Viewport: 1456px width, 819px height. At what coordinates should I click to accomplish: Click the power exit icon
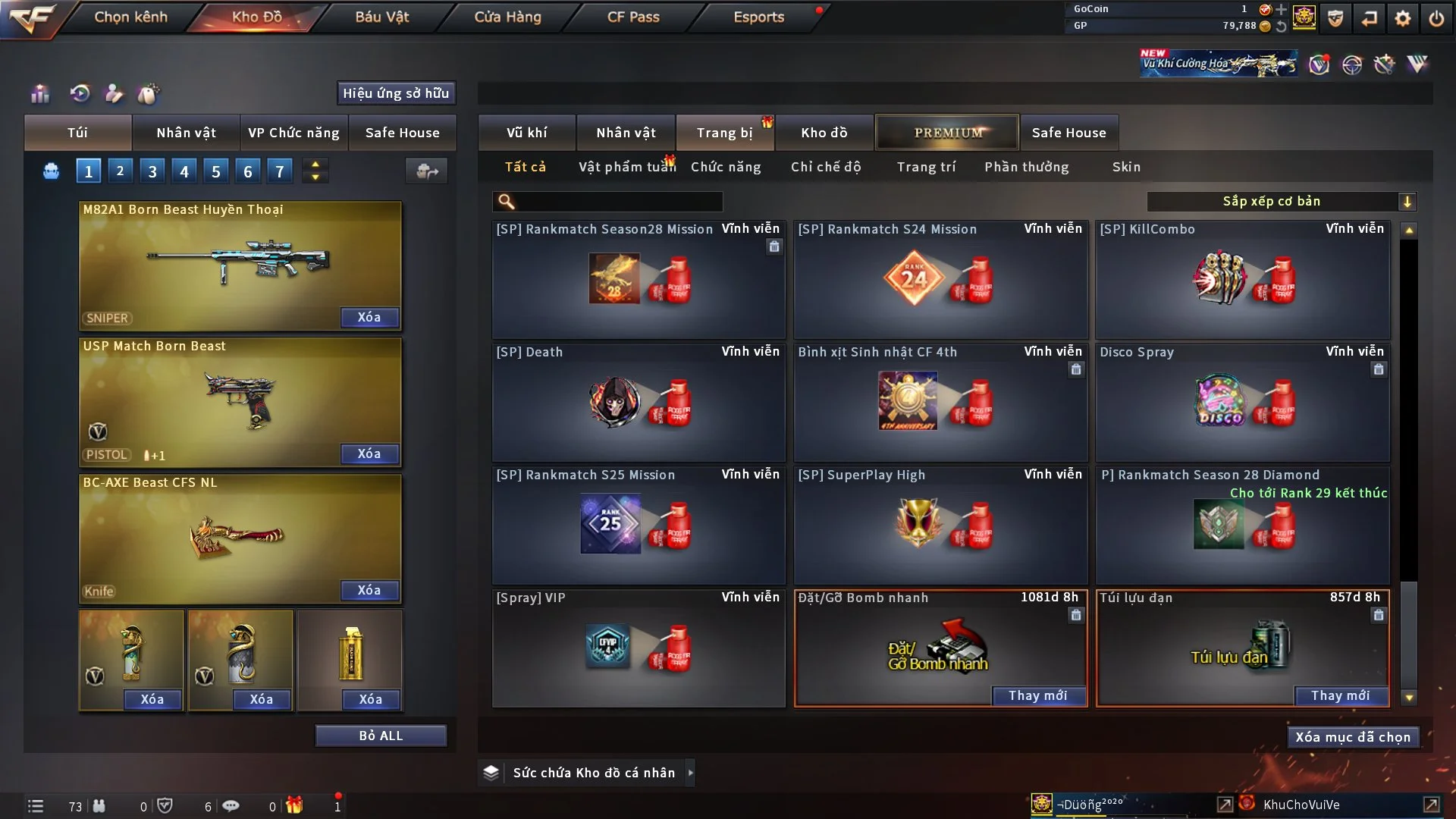pos(1436,18)
